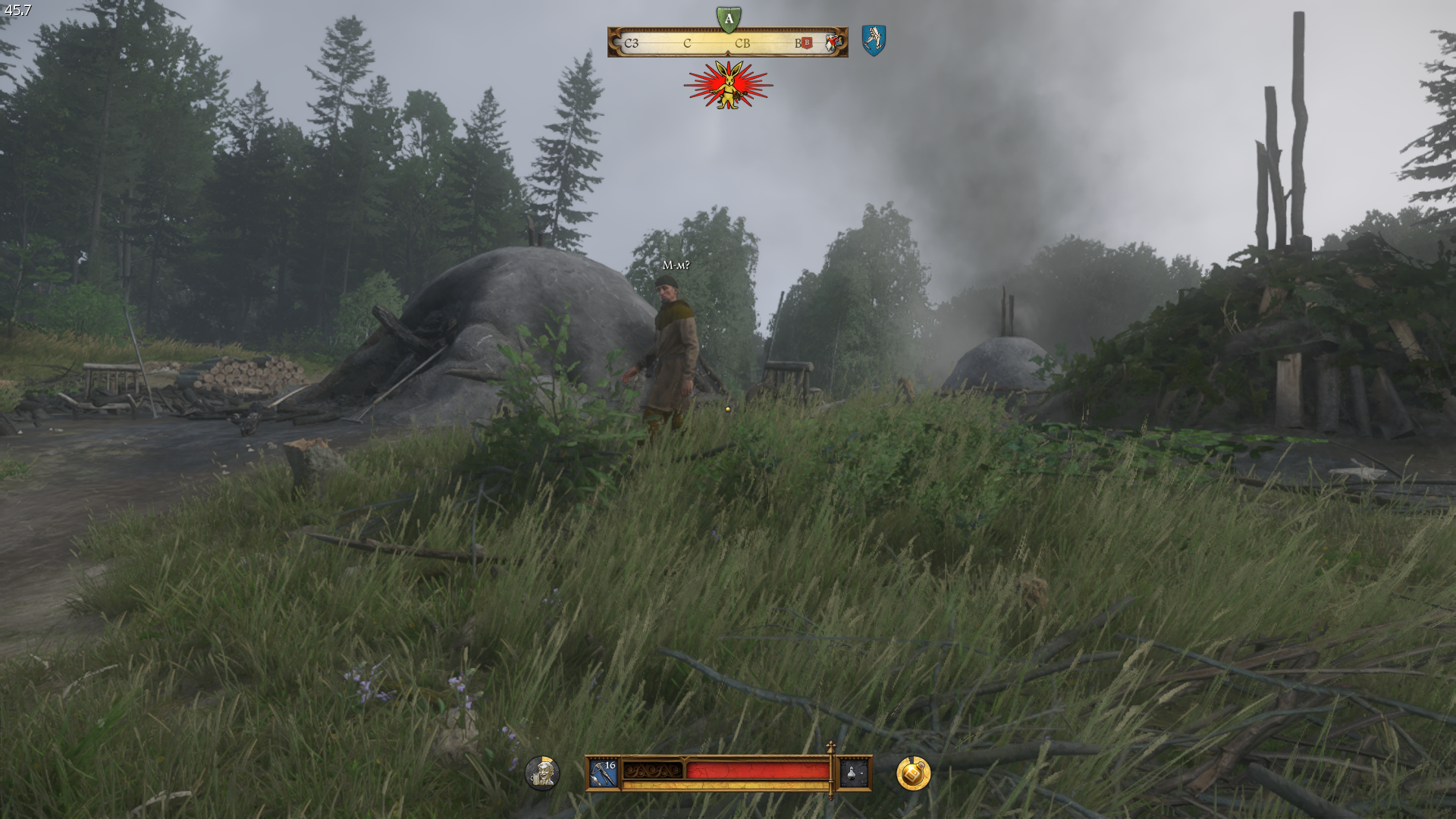Image resolution: width=1456 pixels, height=819 pixels.
Task: Click the green shield A quest marker
Action: pyautogui.click(x=728, y=19)
